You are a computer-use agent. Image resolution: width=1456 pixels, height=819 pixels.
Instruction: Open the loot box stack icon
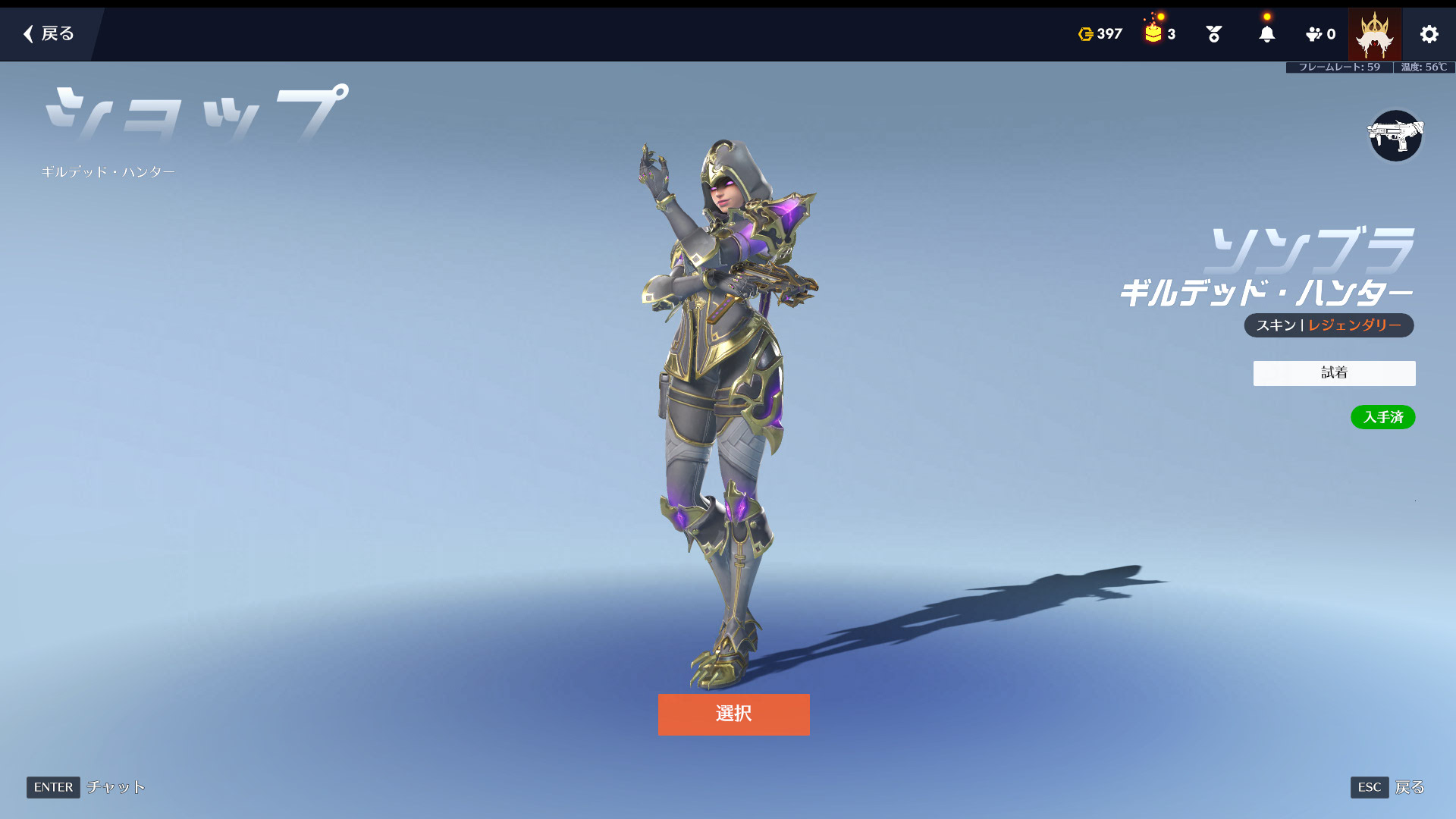pos(1159,34)
